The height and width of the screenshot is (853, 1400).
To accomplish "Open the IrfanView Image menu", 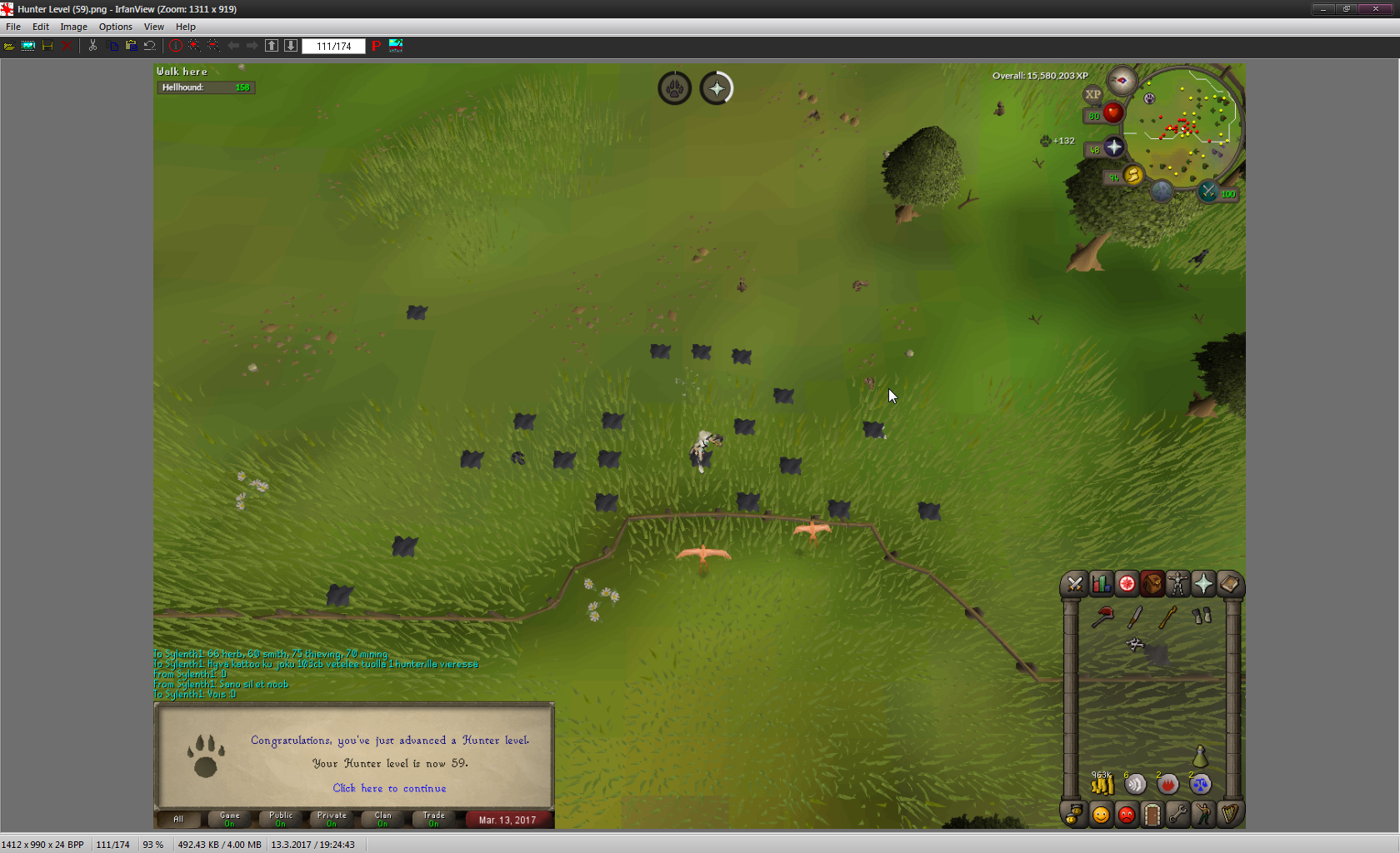I will 73,27.
